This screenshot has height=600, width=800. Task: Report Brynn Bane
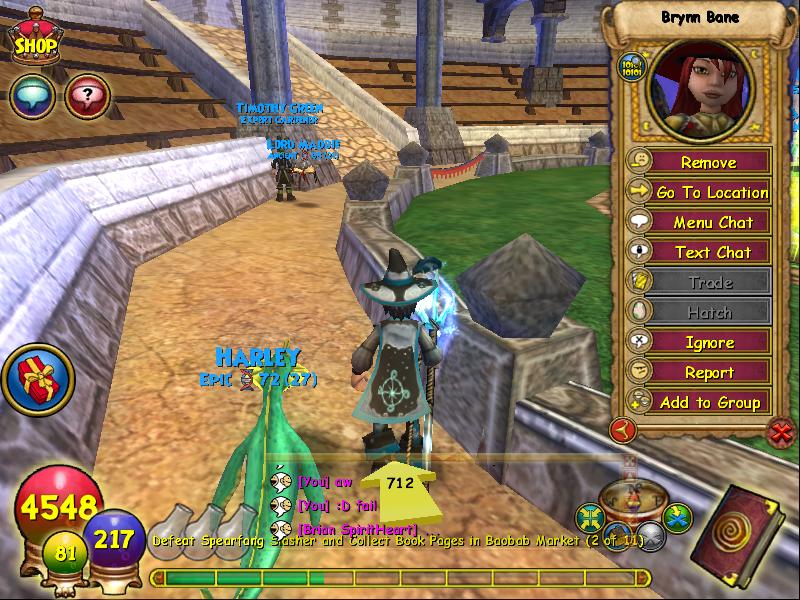(x=709, y=372)
